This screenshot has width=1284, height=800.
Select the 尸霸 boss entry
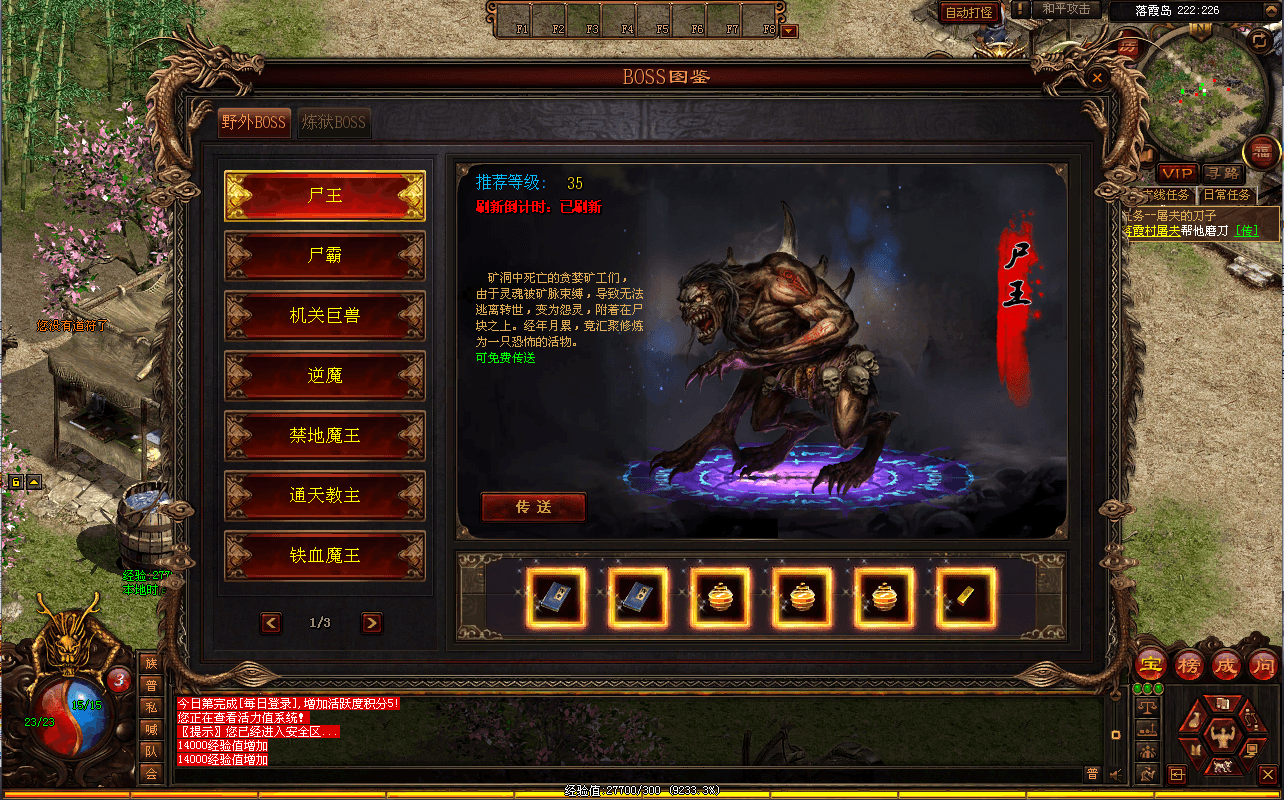coord(325,256)
